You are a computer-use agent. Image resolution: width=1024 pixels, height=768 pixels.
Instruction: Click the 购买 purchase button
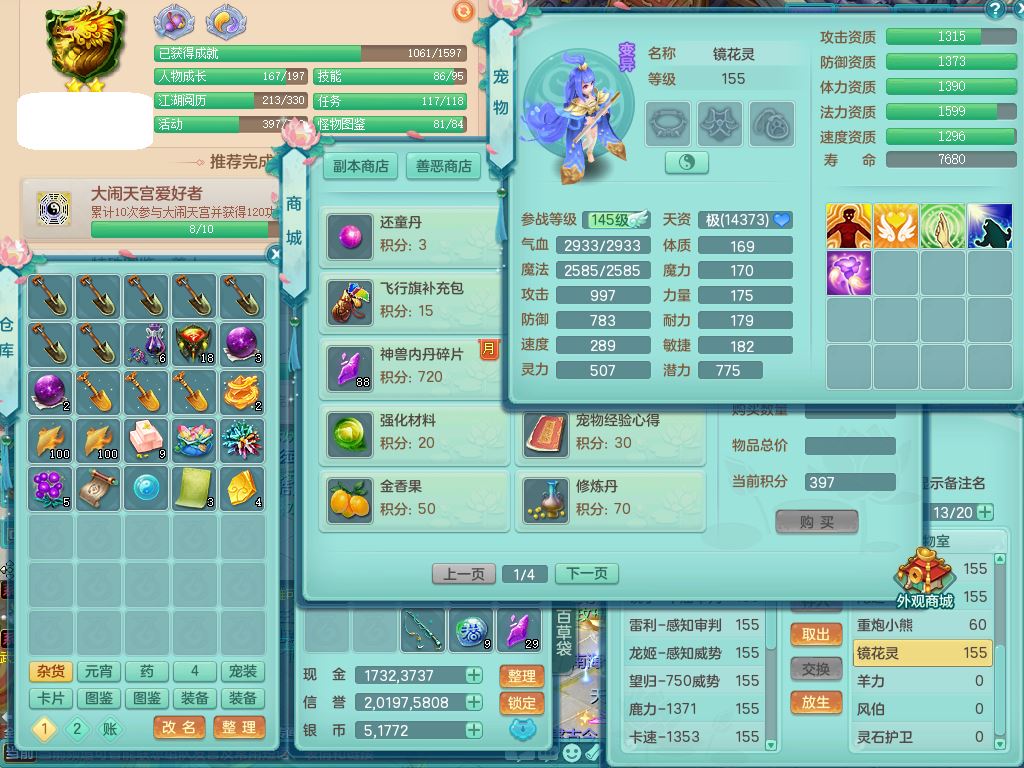point(816,522)
